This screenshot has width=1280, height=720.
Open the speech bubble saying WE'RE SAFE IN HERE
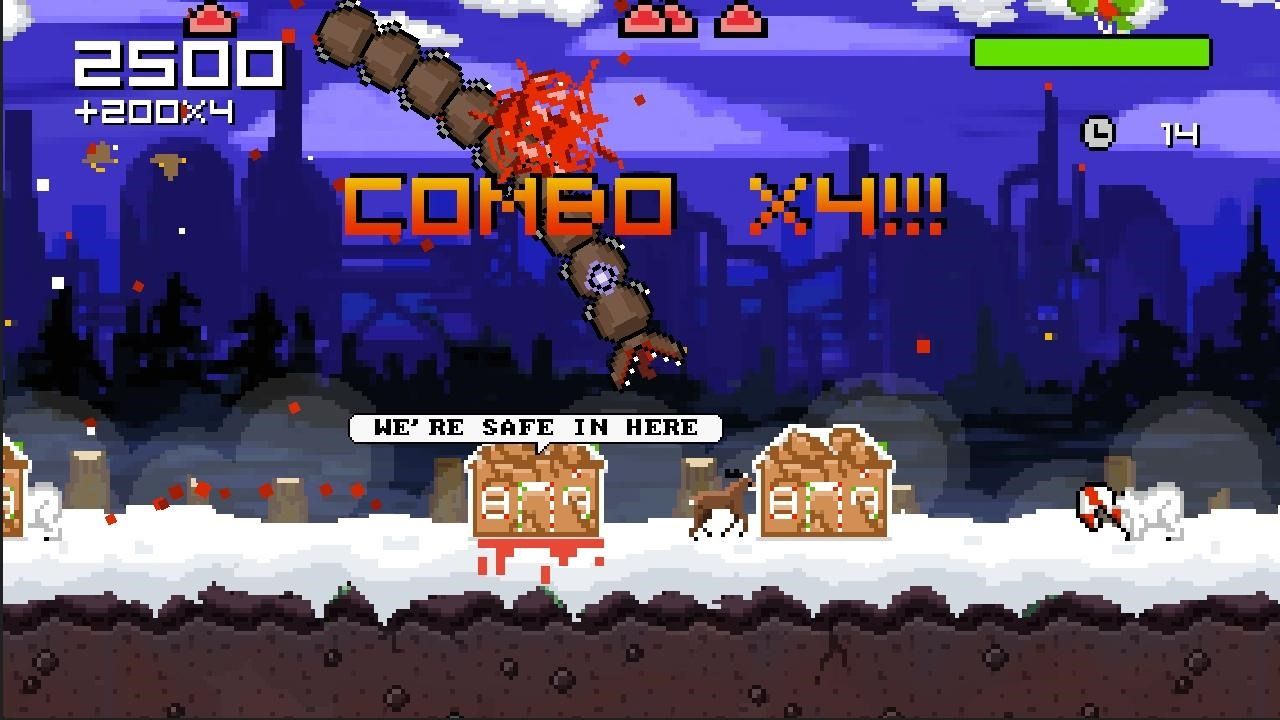click(535, 427)
